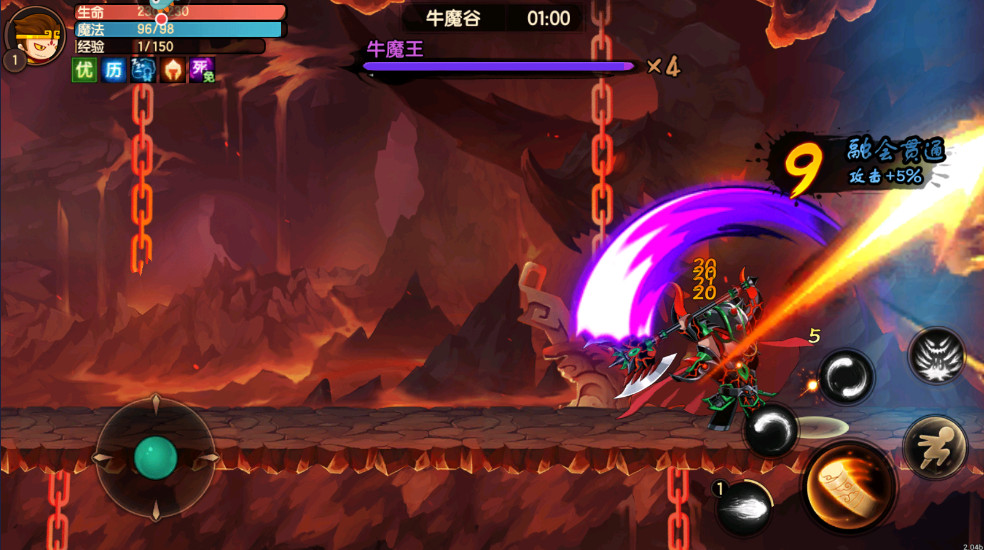This screenshot has width=984, height=550.
Task: Attack with the golden staff button
Action: 848,487
